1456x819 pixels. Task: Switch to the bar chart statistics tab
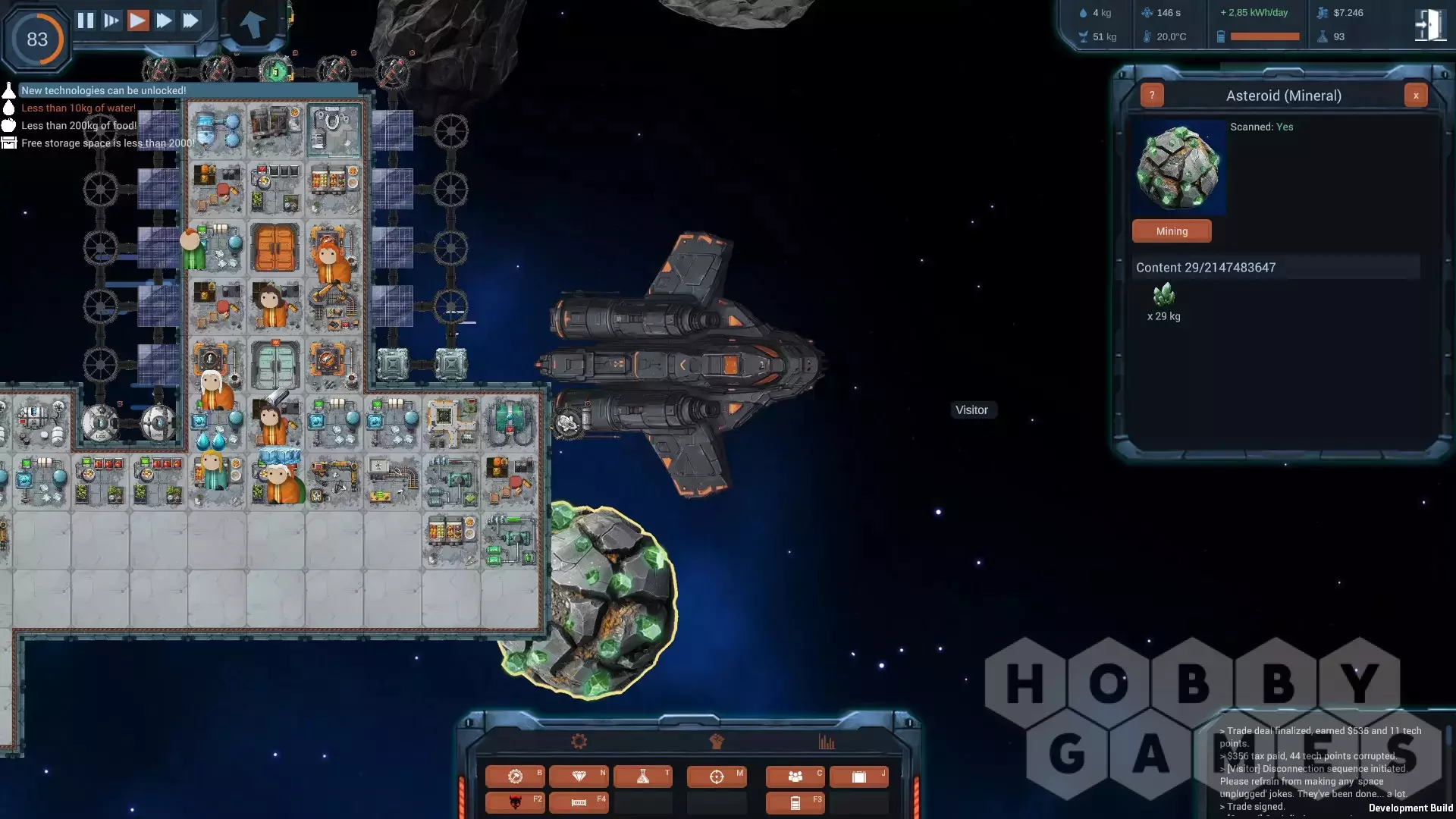(x=827, y=742)
